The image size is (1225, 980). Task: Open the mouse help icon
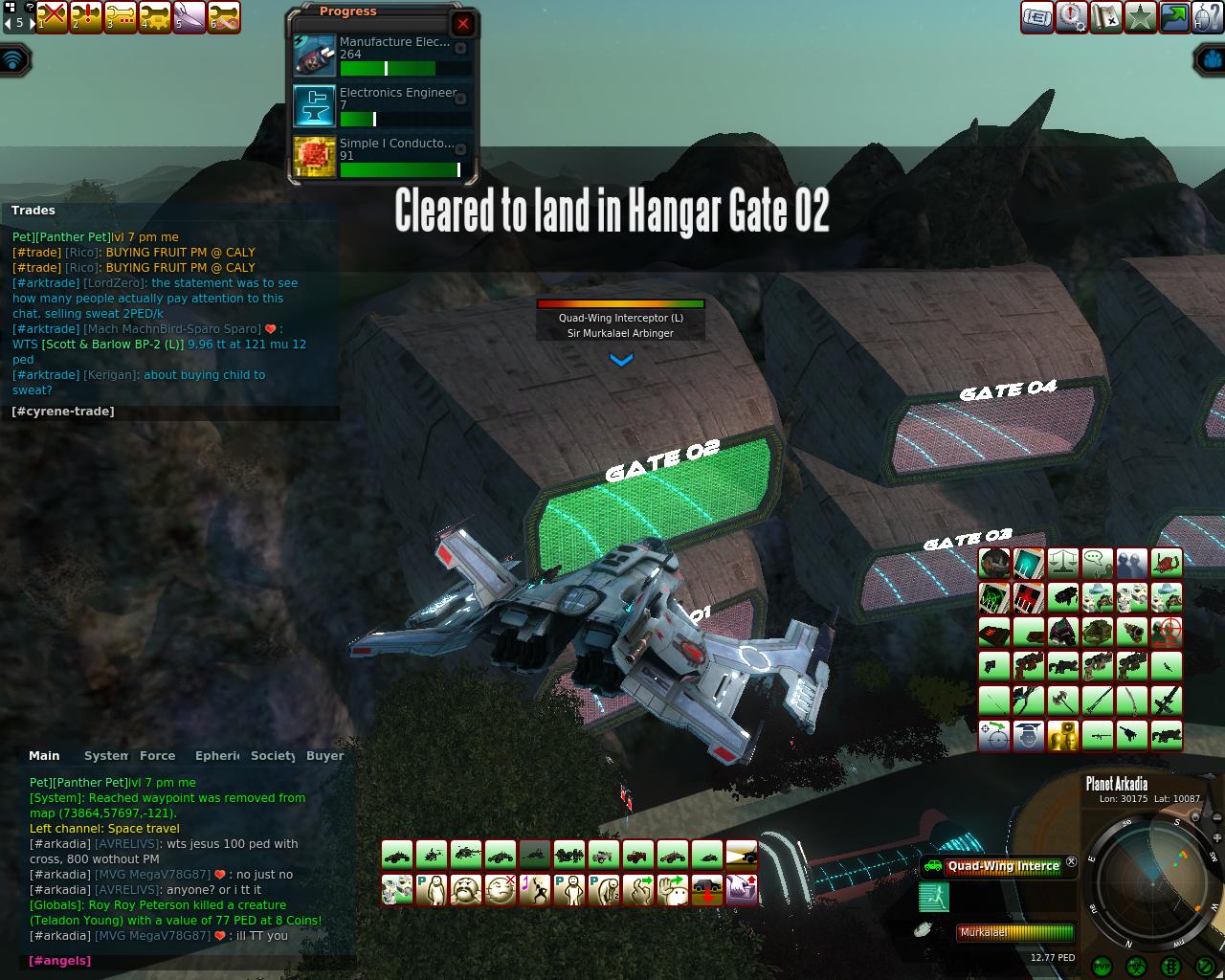tap(1209, 17)
